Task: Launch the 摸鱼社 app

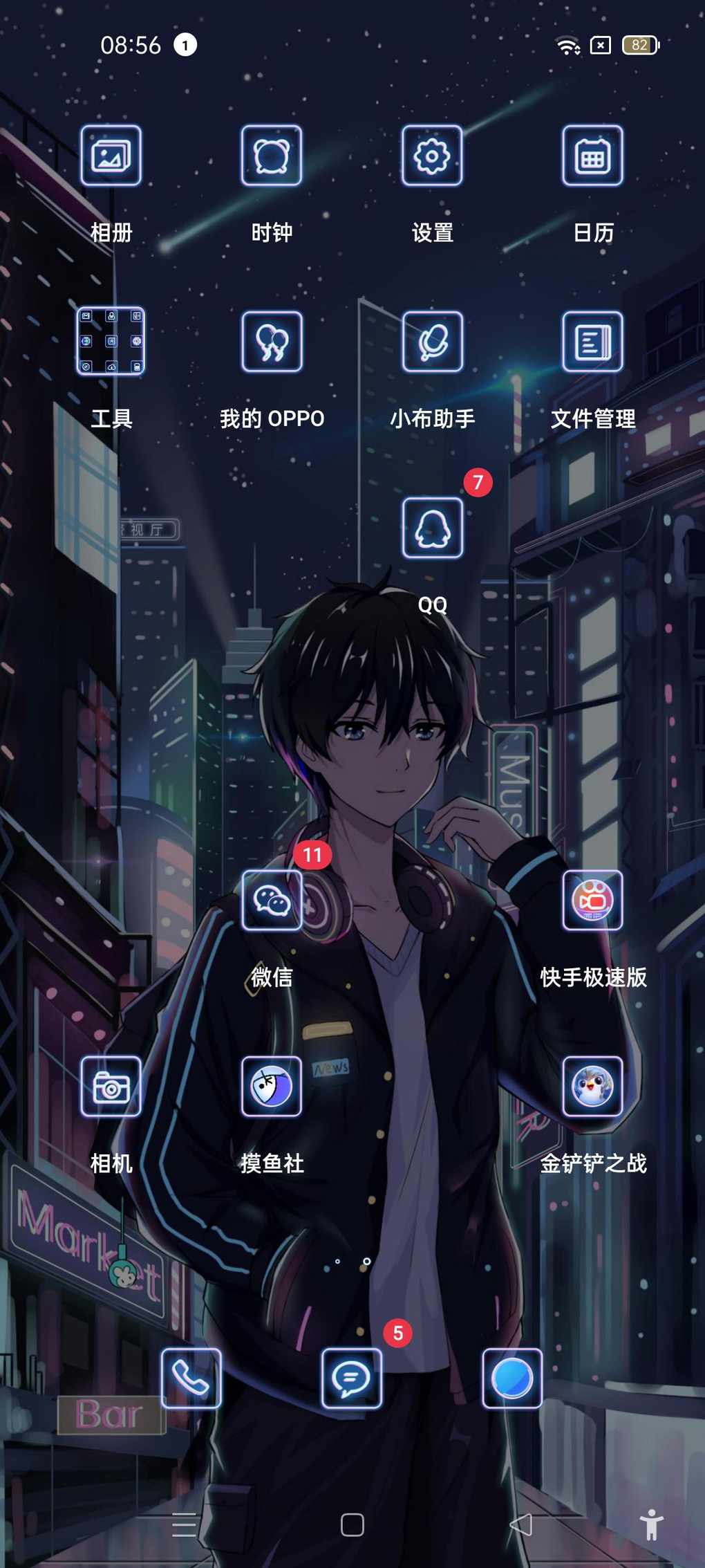Action: (x=272, y=1086)
